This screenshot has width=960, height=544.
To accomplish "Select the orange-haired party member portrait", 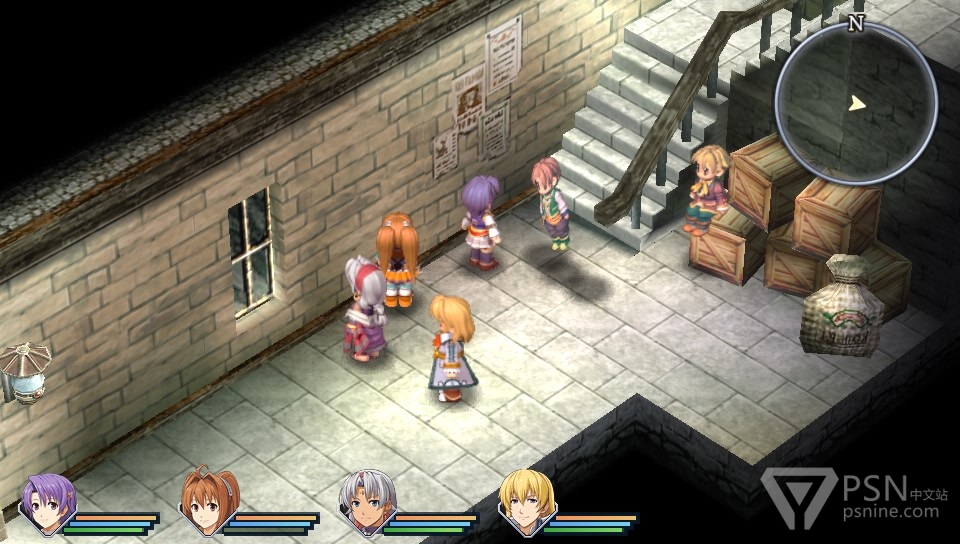I will tap(207, 500).
